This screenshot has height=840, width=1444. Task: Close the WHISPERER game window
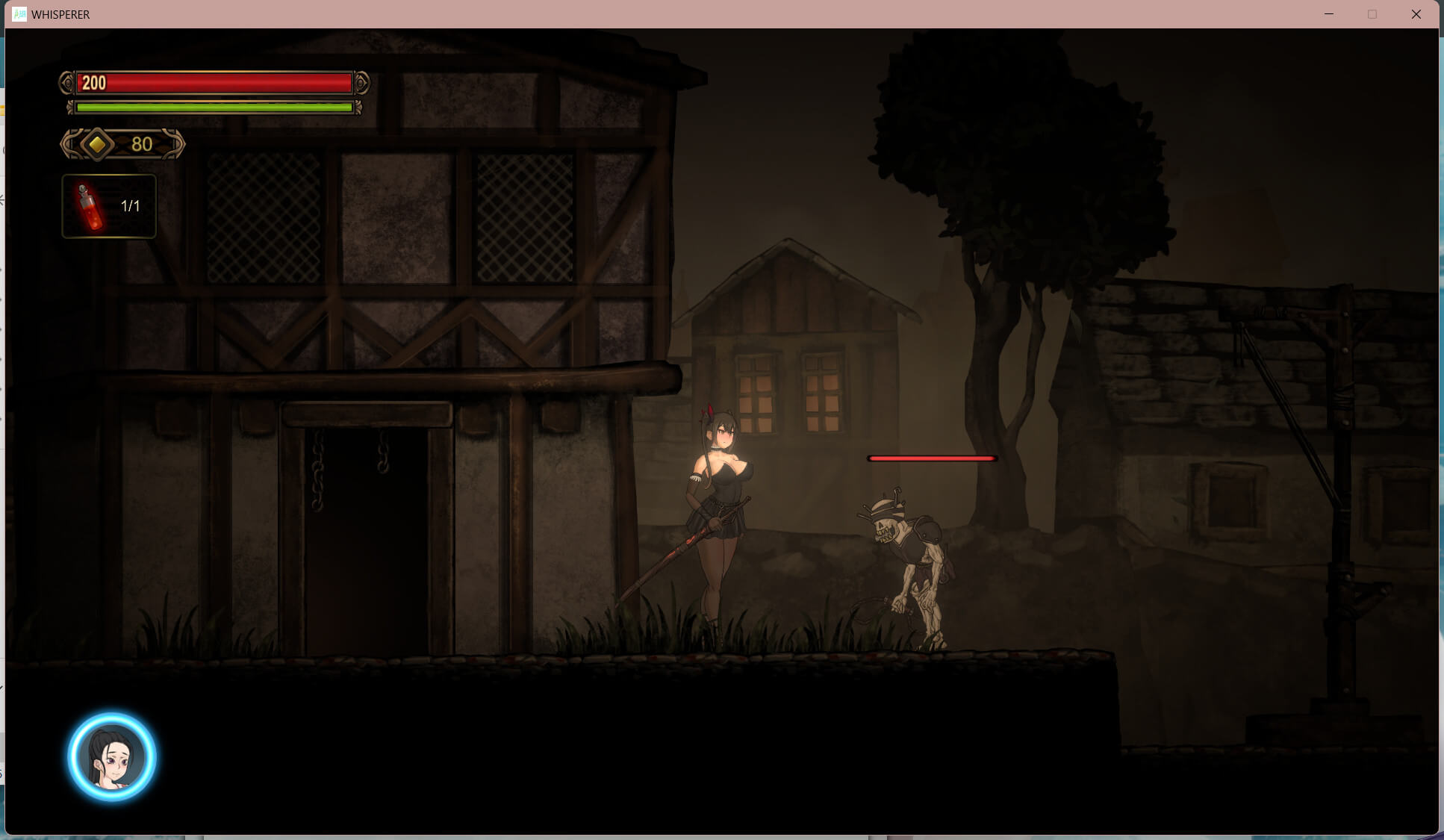[1416, 14]
